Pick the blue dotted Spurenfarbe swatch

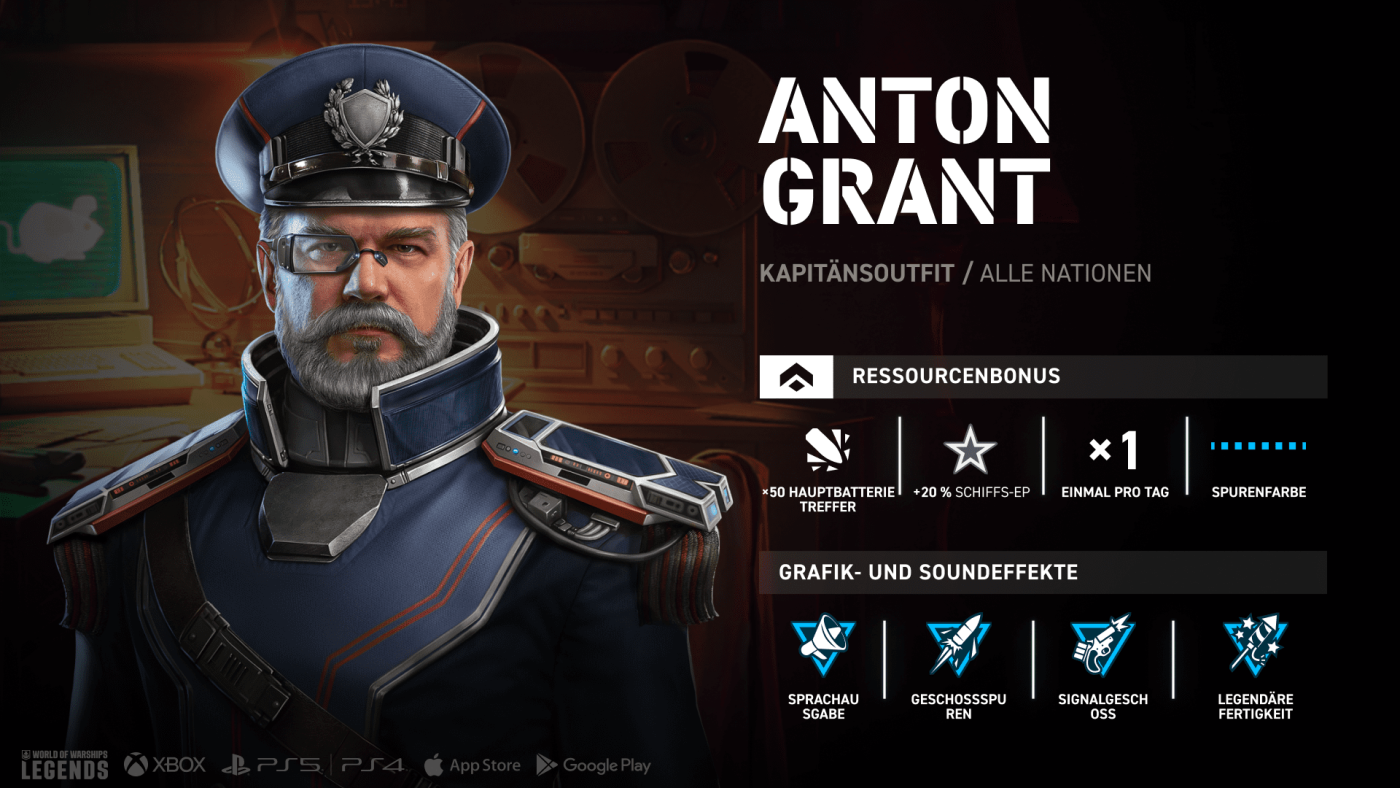tap(1258, 446)
